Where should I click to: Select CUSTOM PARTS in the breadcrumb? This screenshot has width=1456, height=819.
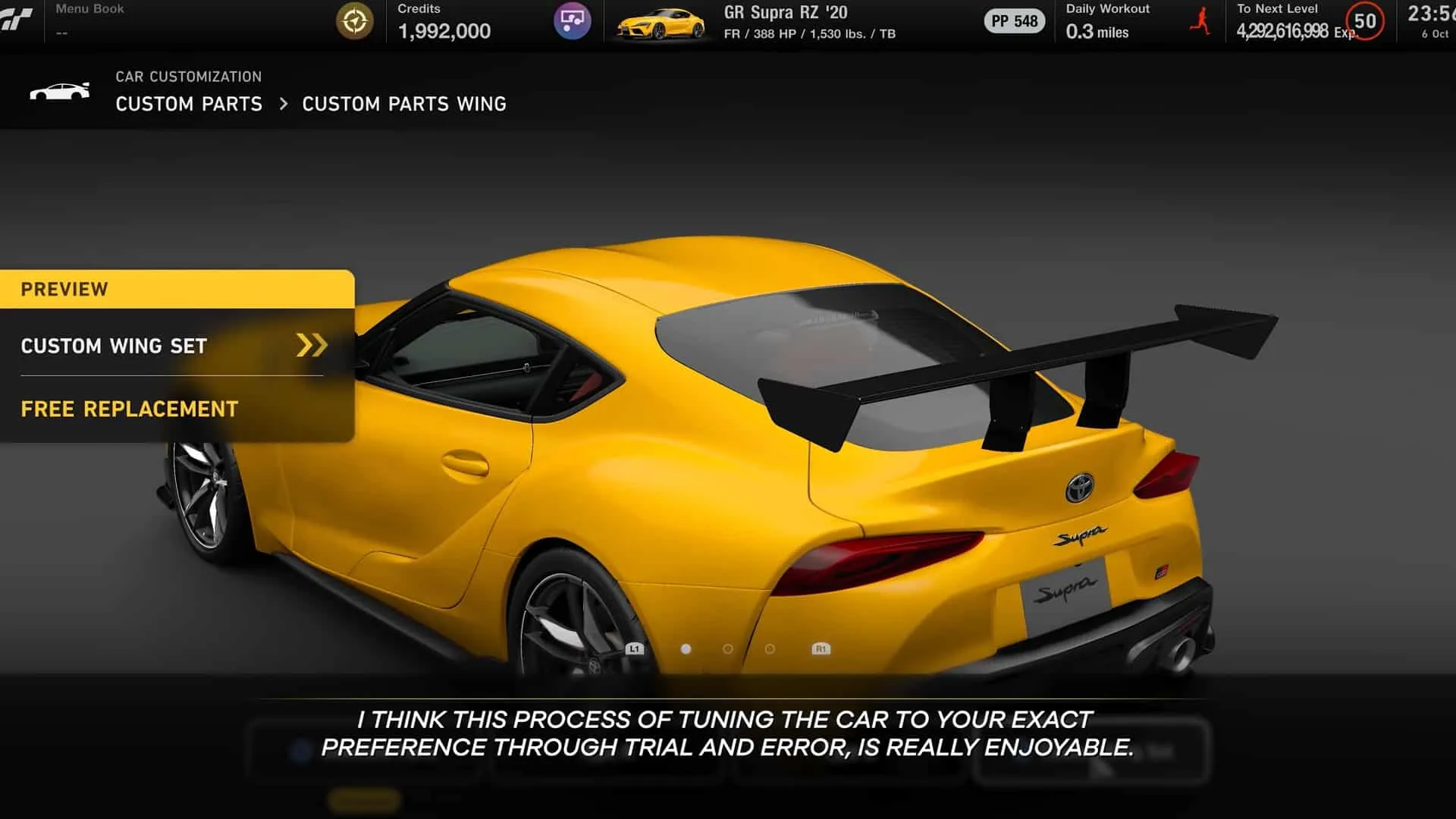coord(188,104)
